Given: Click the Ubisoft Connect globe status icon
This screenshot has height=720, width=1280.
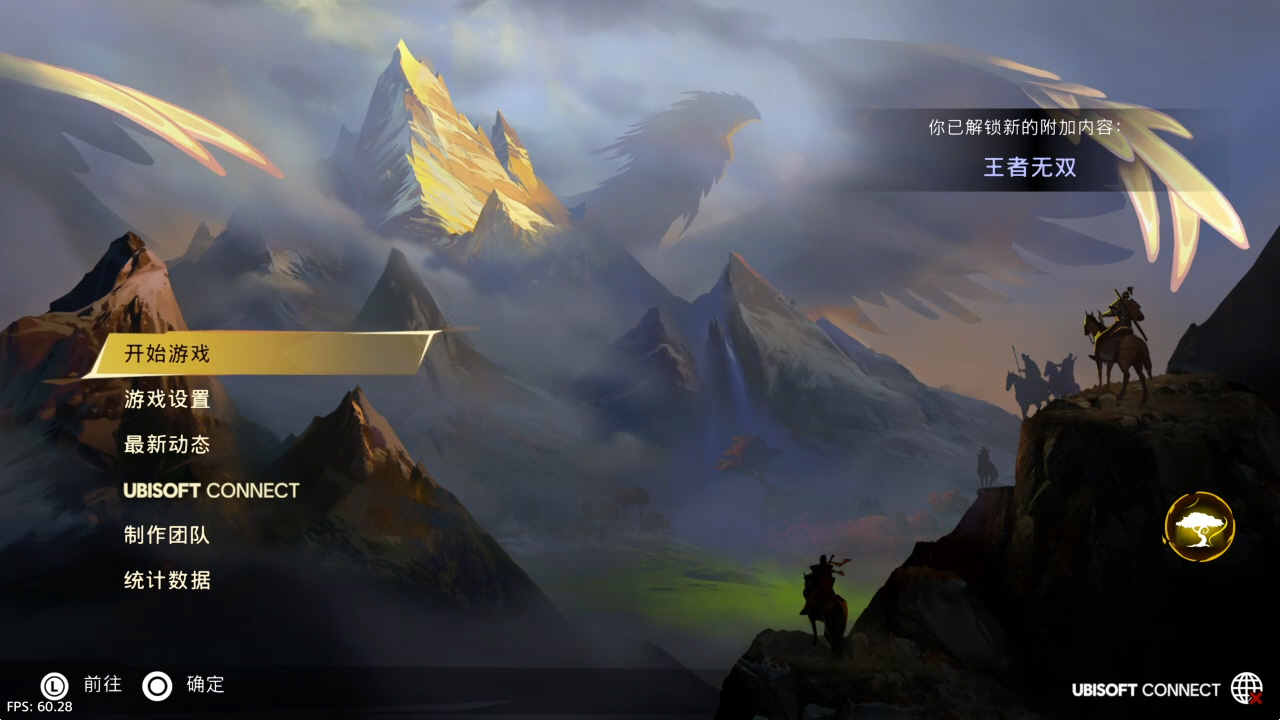Looking at the screenshot, I should click(x=1246, y=688).
